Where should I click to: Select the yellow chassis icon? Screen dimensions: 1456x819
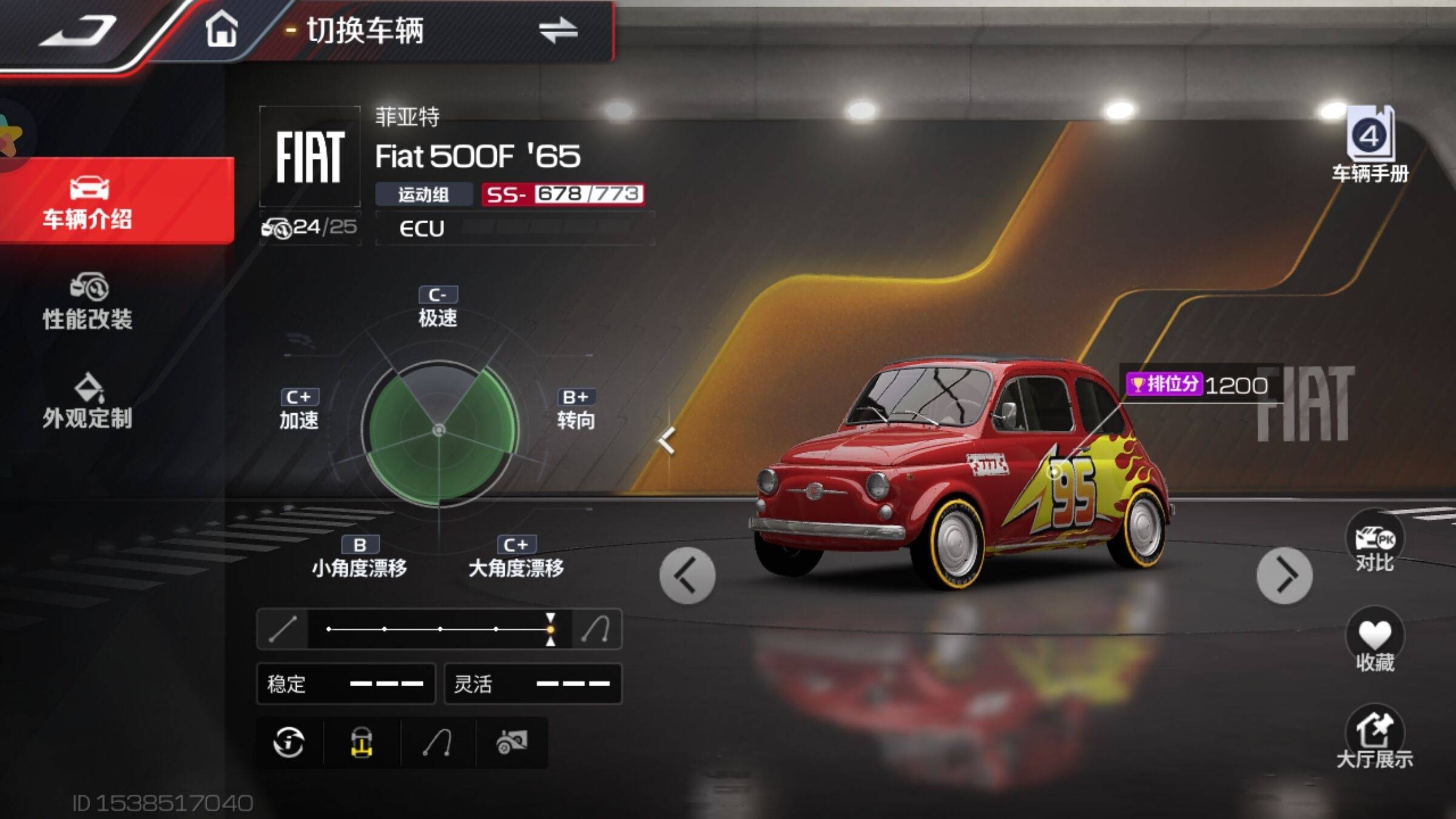362,742
